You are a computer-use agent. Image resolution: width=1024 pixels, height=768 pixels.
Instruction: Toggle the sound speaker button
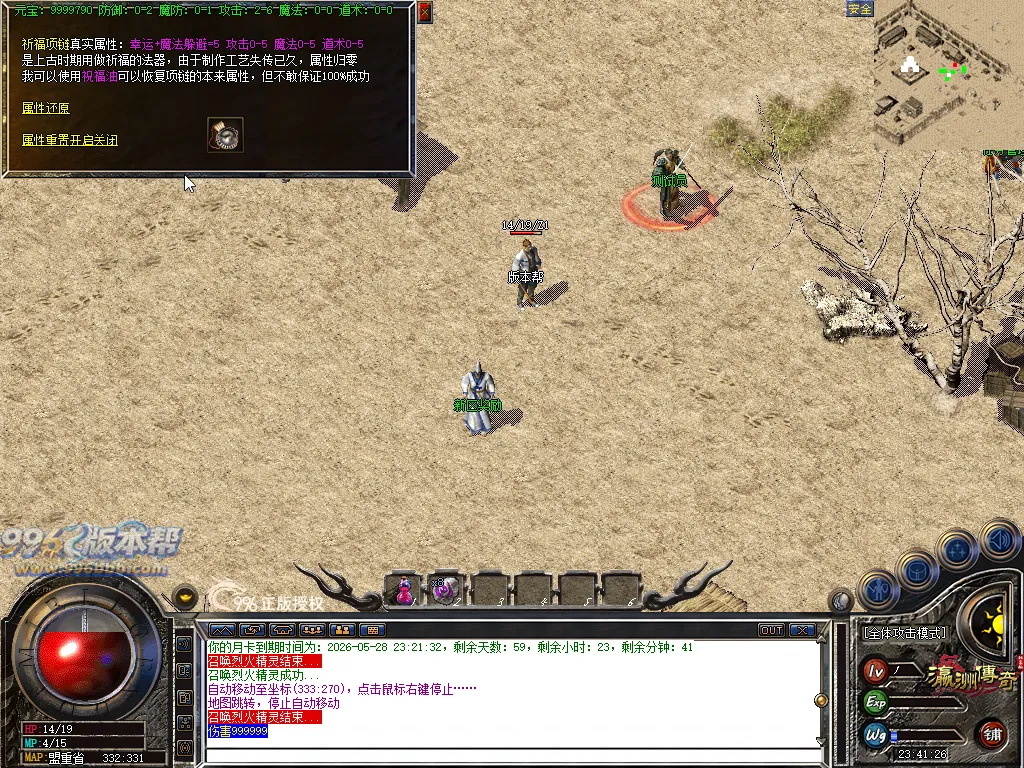pos(998,541)
